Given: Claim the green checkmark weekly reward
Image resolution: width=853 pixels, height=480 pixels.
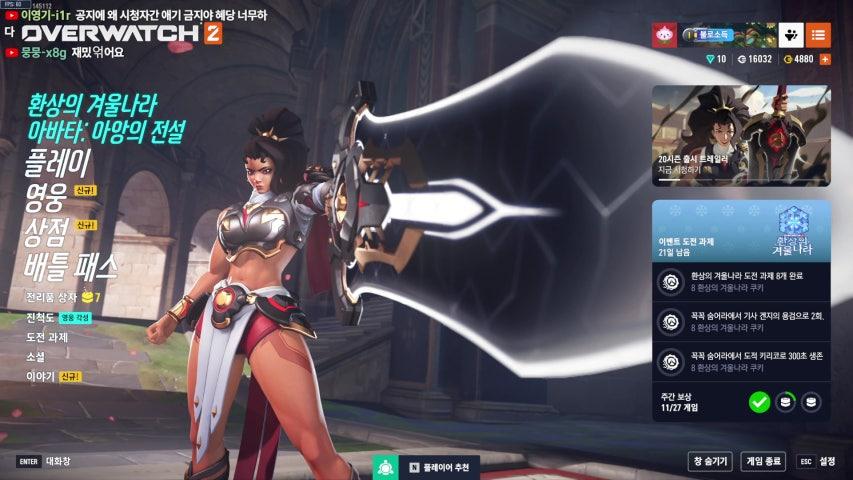Looking at the screenshot, I should pyautogui.click(x=759, y=402).
